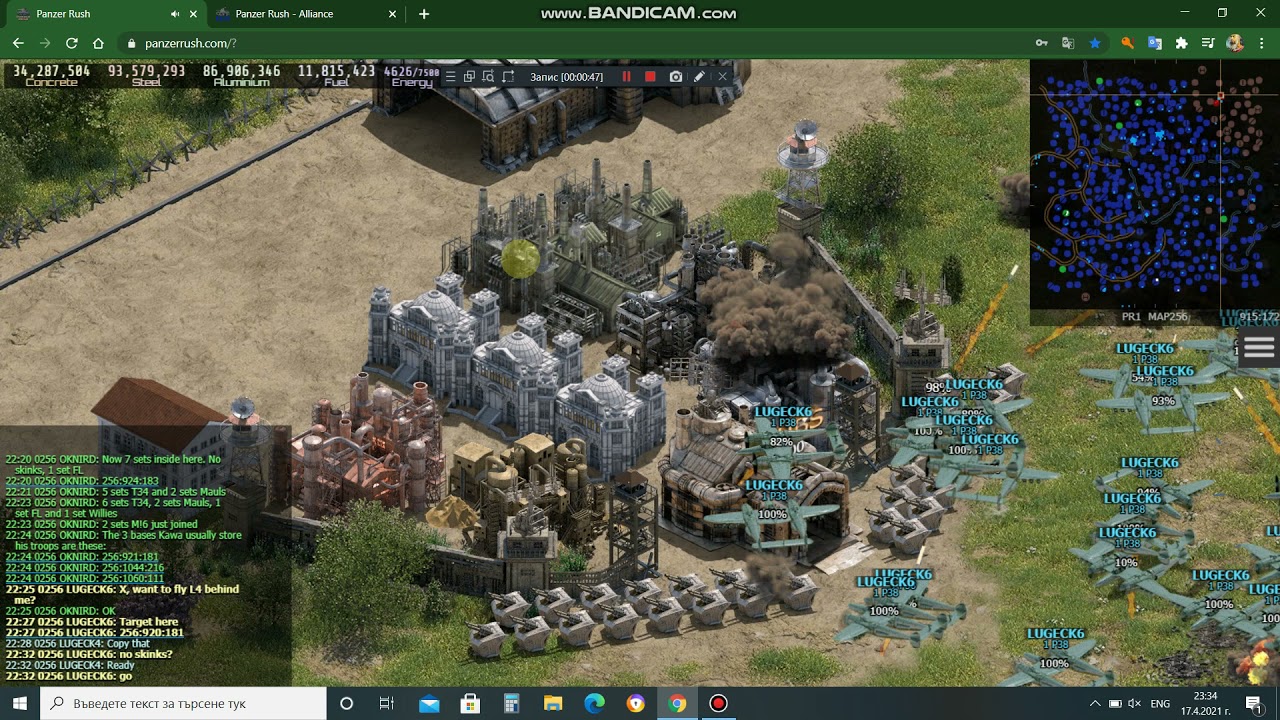Click the minimap of MAP256

click(x=1130, y=185)
